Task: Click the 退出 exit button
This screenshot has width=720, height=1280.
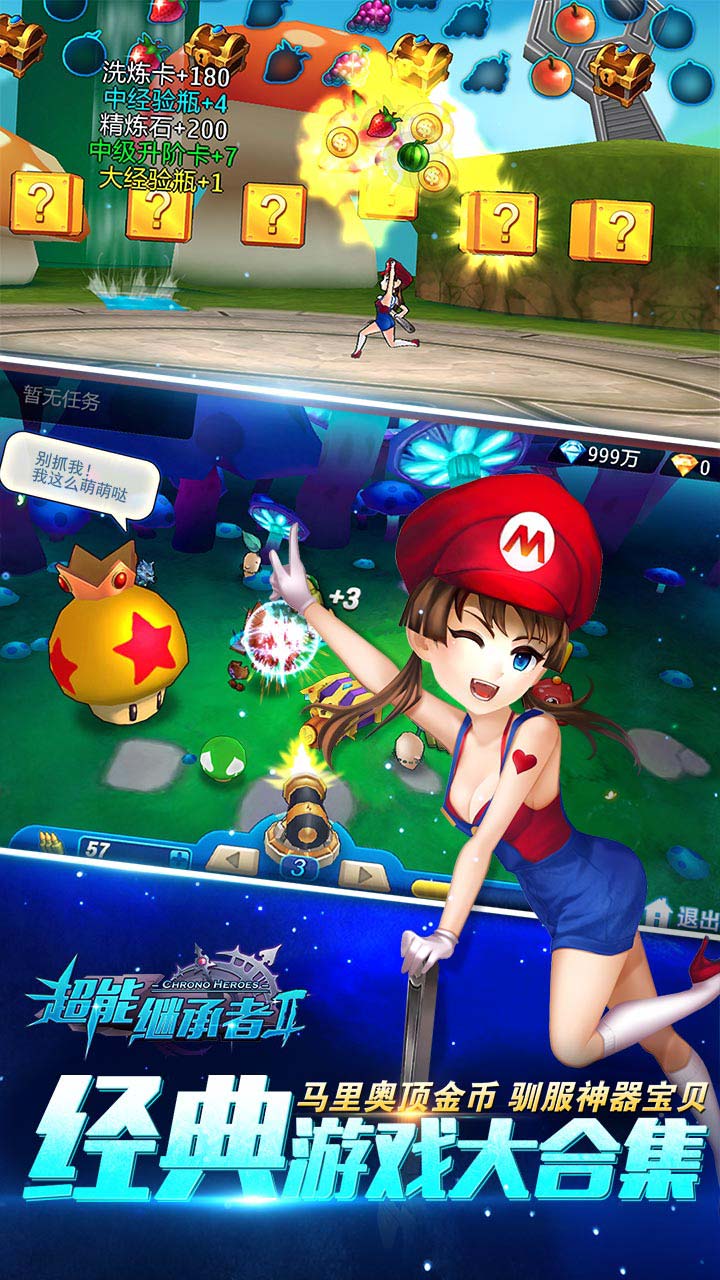Action: tap(685, 915)
